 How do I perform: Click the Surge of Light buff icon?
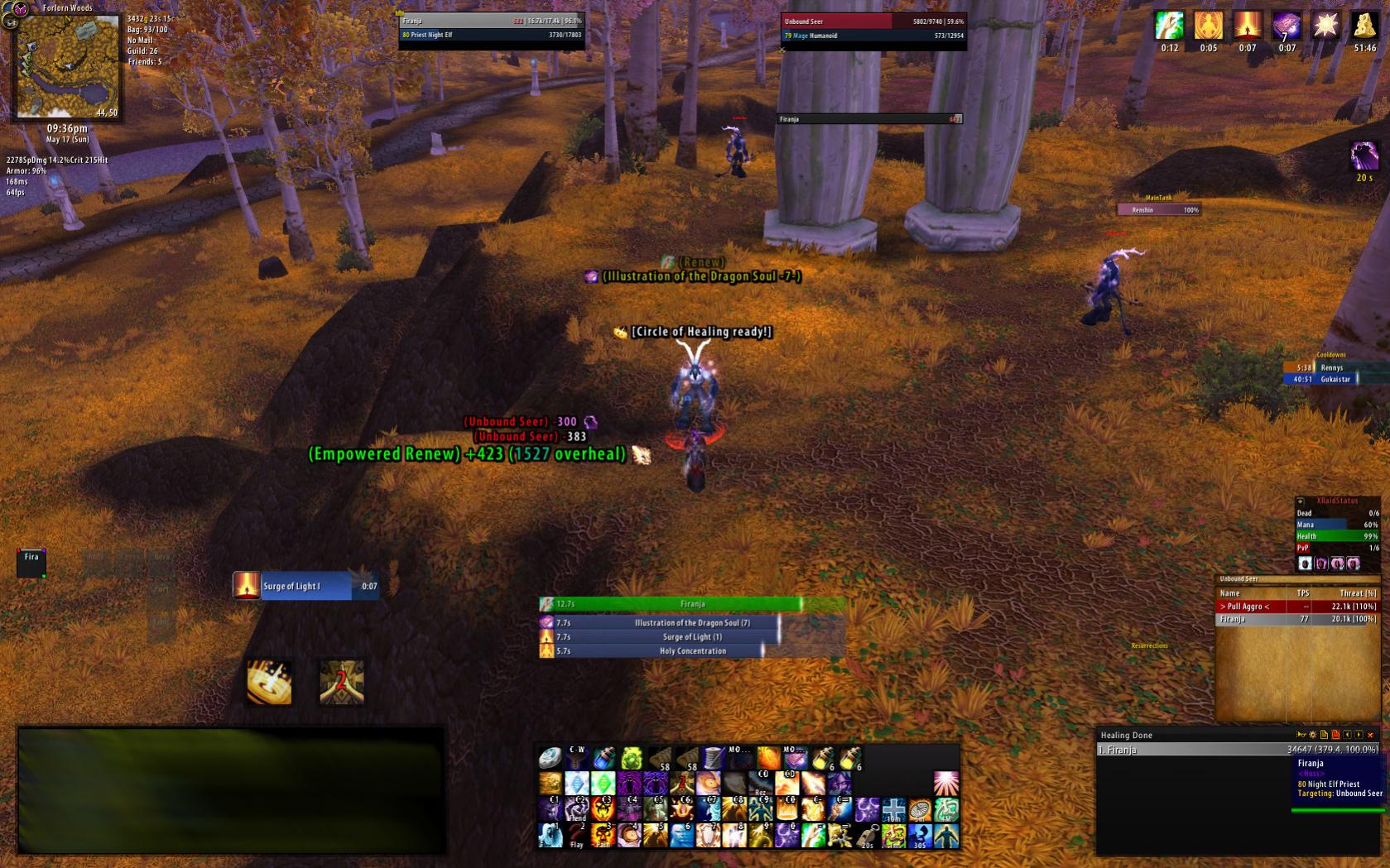click(1248, 26)
